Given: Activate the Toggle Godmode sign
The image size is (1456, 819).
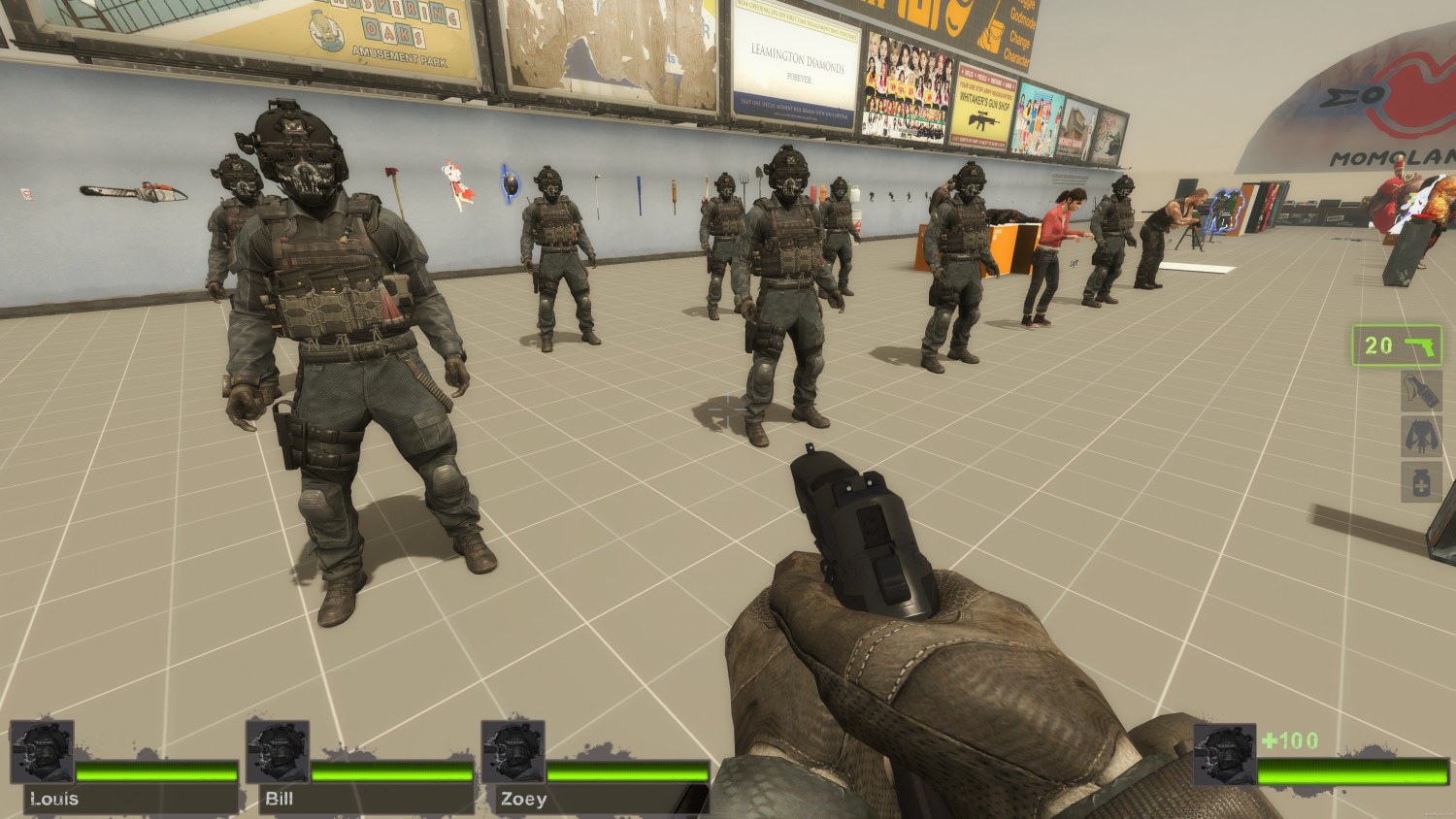Looking at the screenshot, I should point(1024,16).
